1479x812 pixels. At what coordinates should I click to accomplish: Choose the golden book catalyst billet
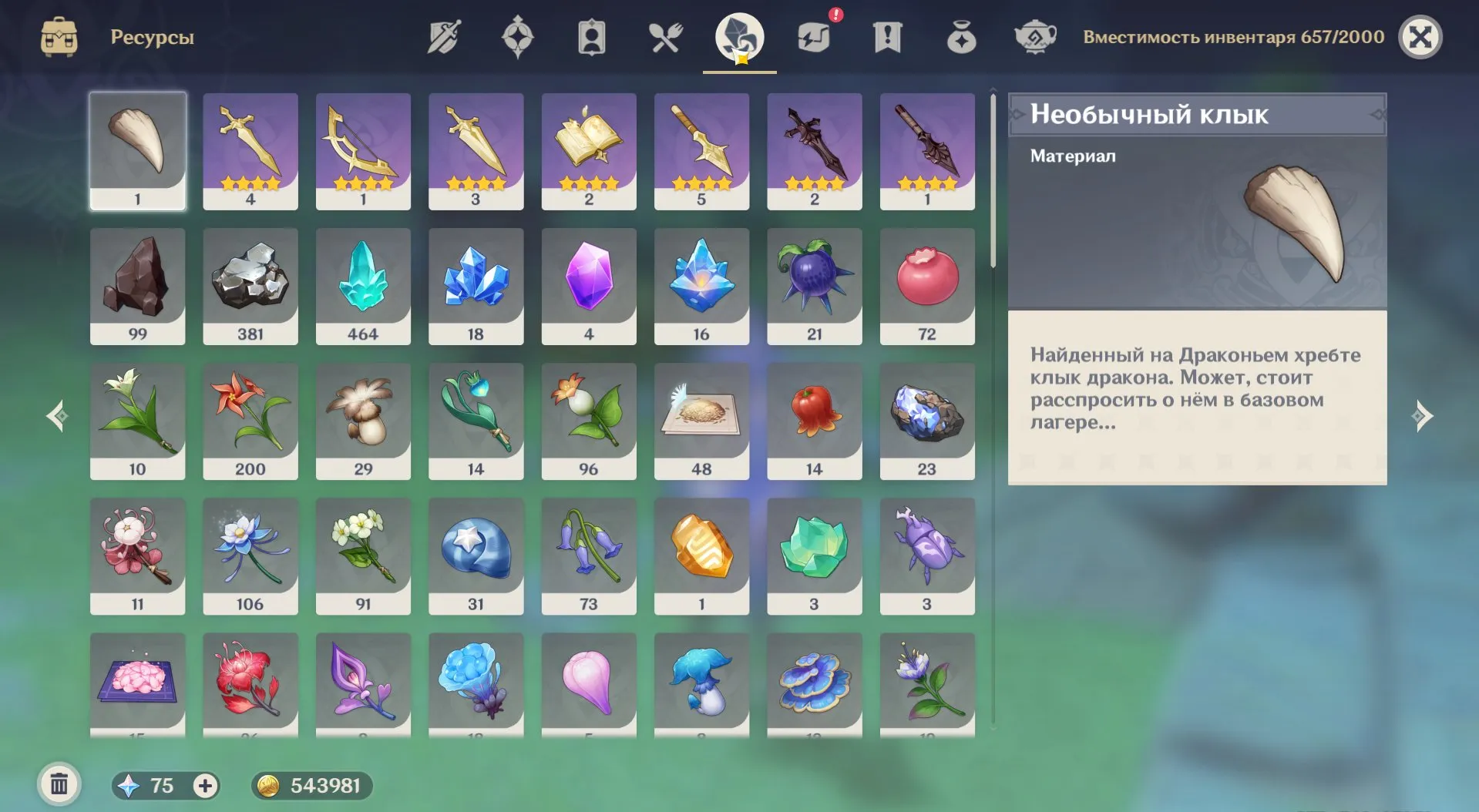589,150
